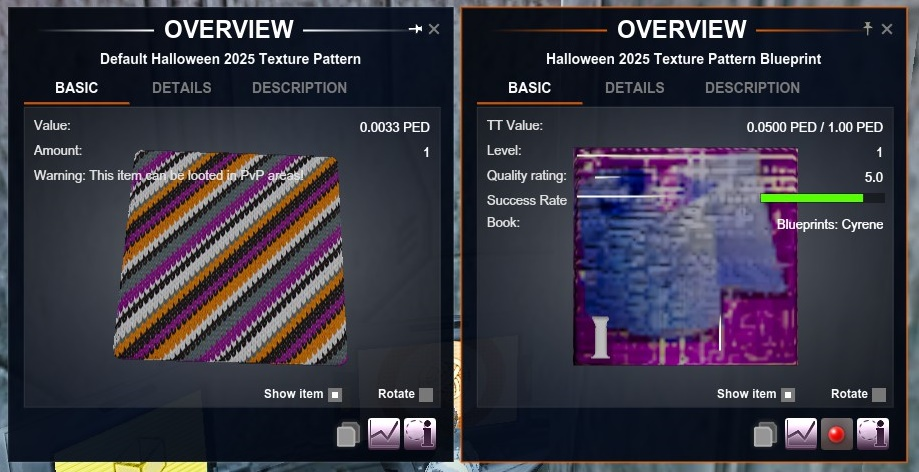Select the Blueprint's Basic tab

coord(530,88)
